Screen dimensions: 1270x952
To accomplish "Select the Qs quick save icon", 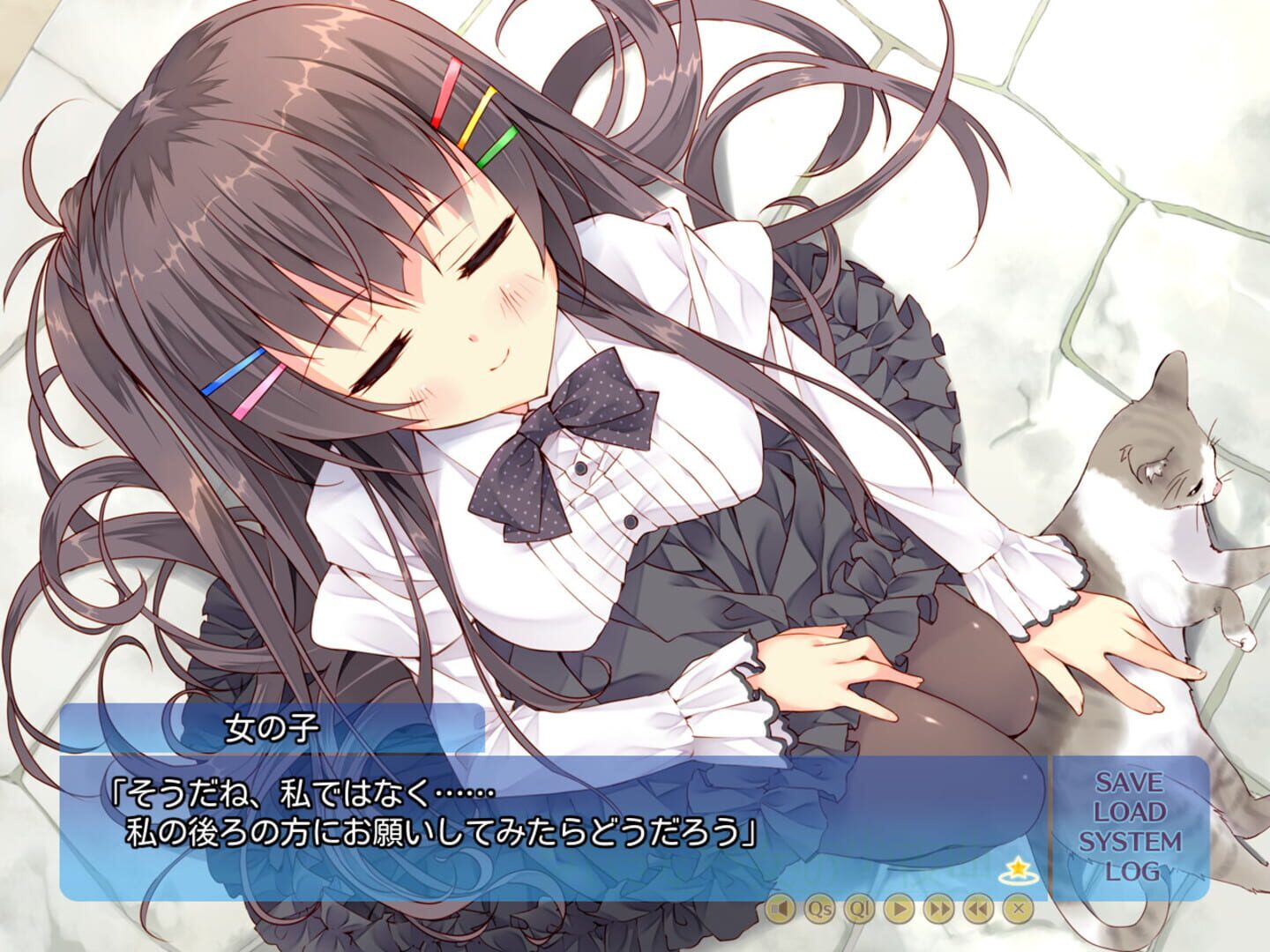I will pyautogui.click(x=820, y=910).
